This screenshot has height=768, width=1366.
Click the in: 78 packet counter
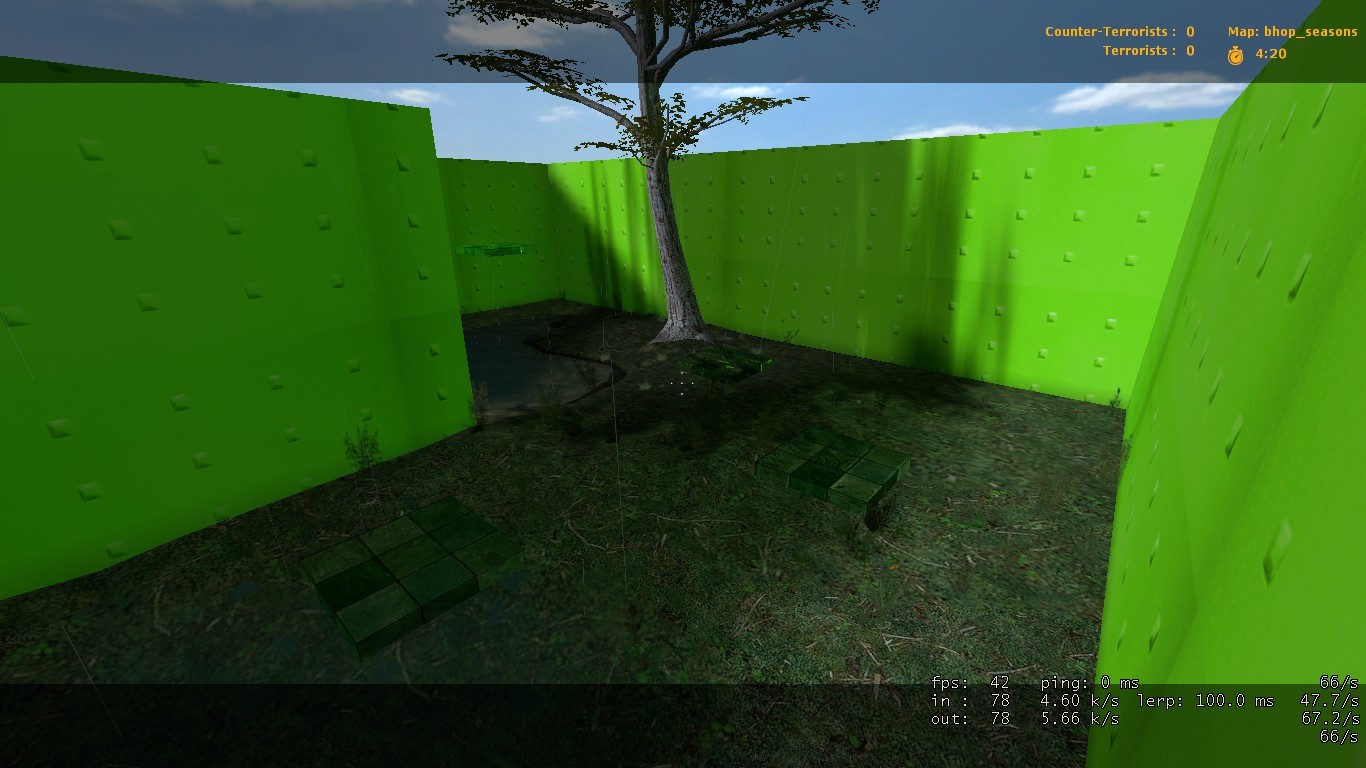(x=966, y=700)
